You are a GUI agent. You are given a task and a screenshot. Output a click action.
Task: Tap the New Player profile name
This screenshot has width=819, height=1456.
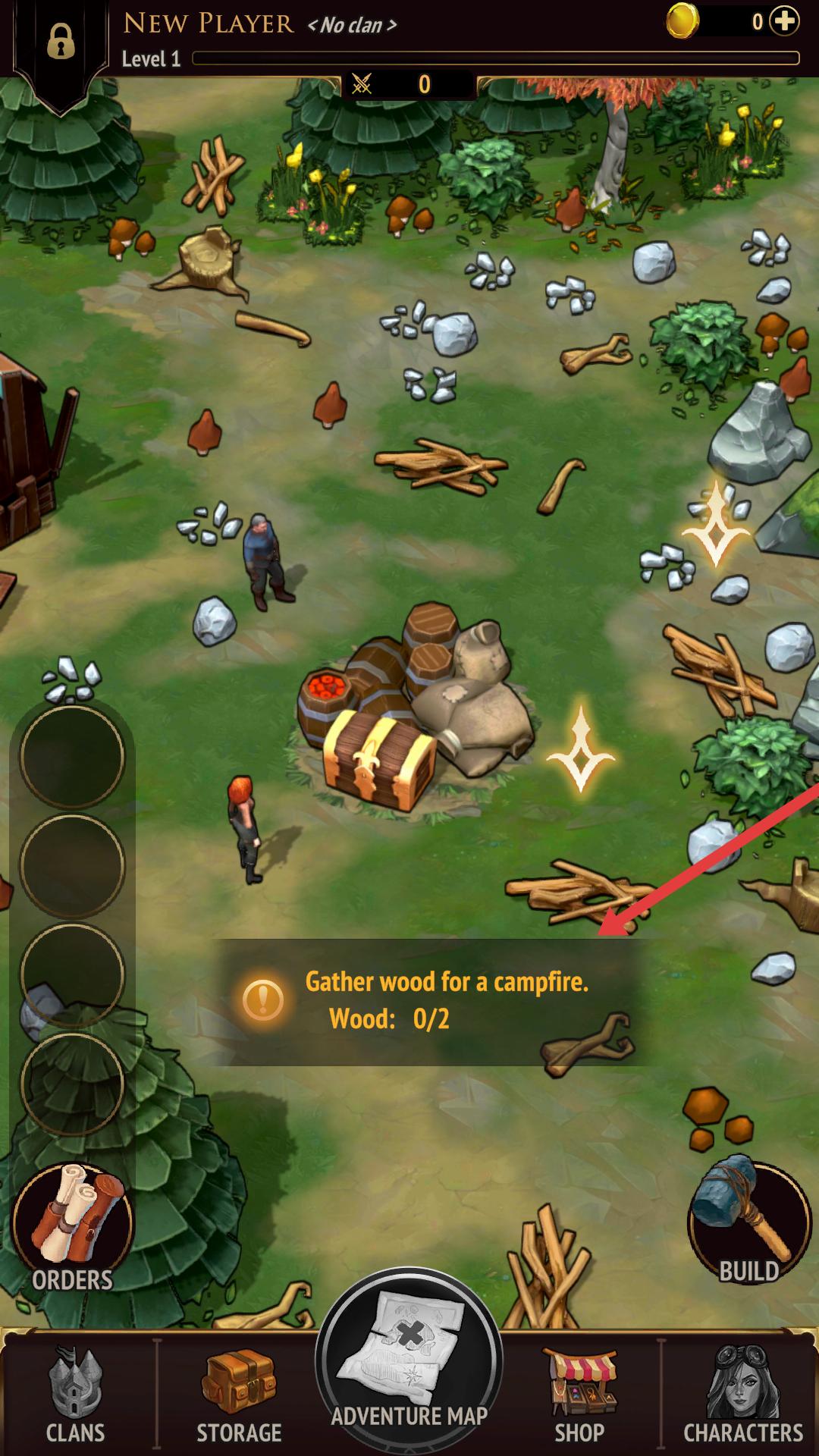tap(209, 24)
